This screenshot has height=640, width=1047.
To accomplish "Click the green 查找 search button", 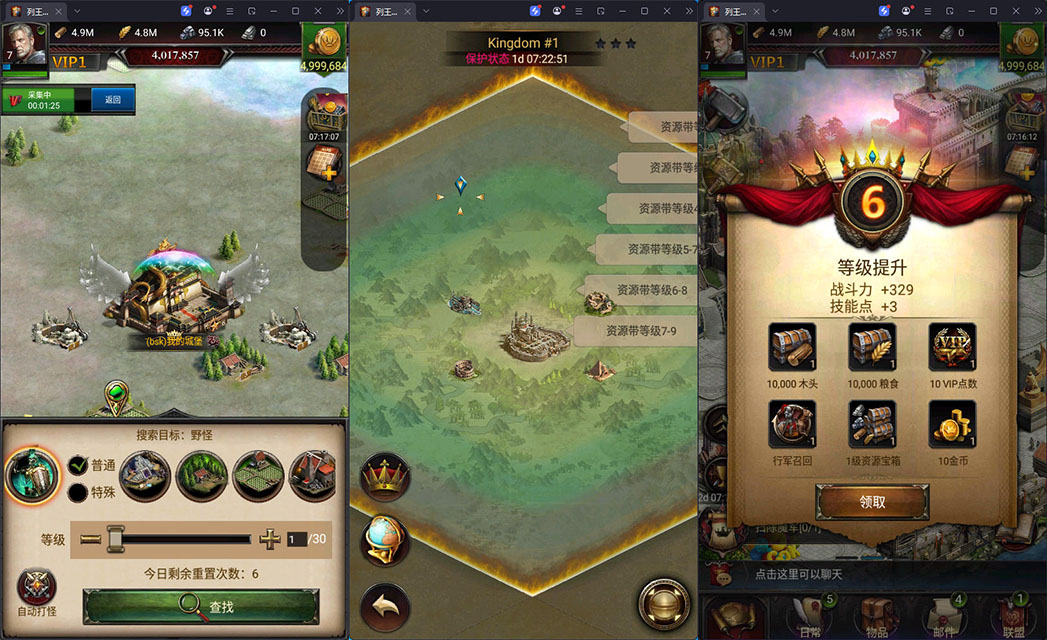I will coord(201,604).
